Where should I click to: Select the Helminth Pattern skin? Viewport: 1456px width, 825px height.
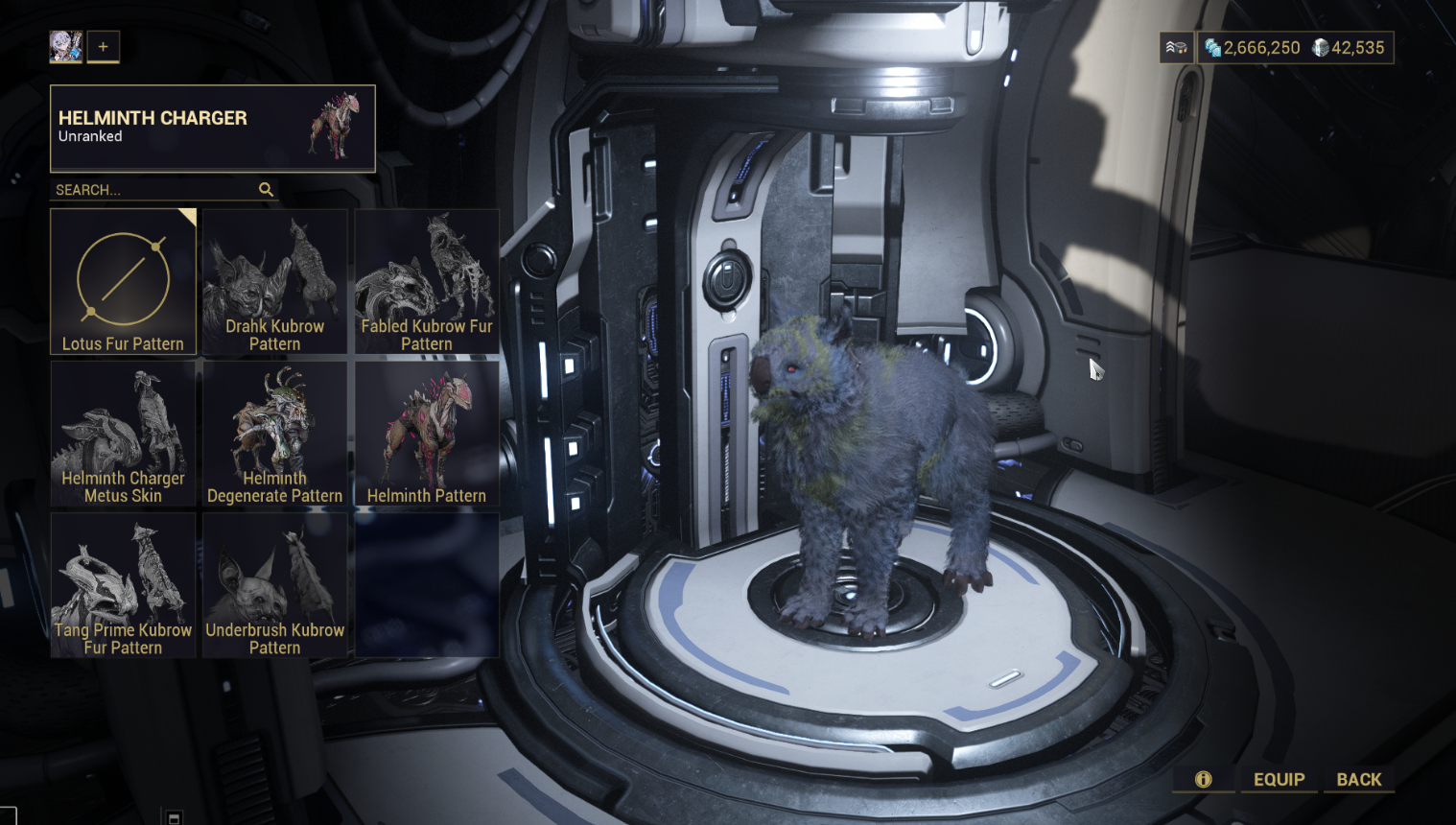(x=427, y=434)
